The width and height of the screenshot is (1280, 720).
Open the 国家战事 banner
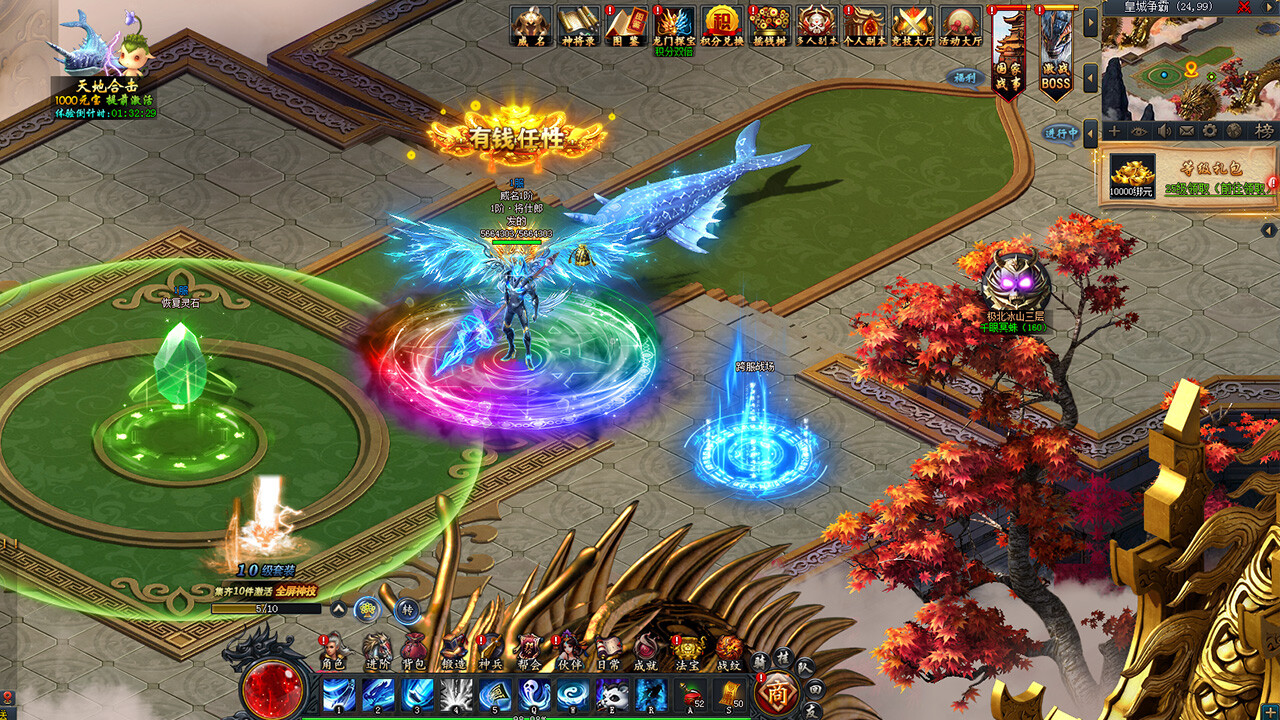coord(1008,50)
